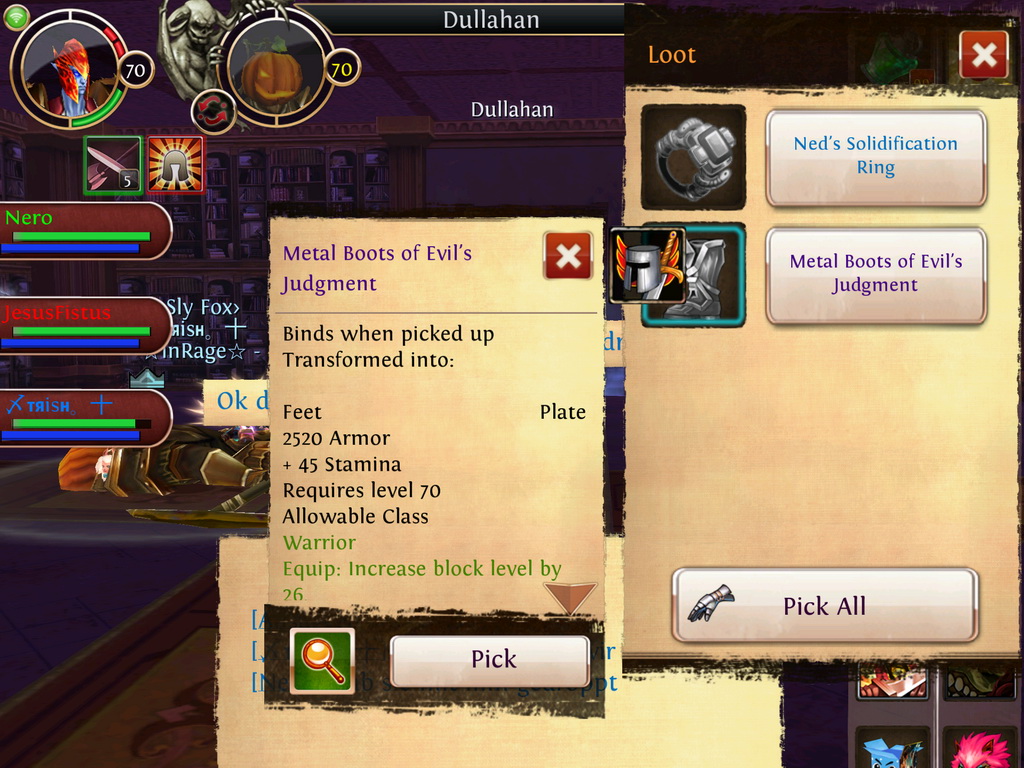Image resolution: width=1024 pixels, height=768 pixels.
Task: Click the helmet buff icon
Action: click(176, 165)
